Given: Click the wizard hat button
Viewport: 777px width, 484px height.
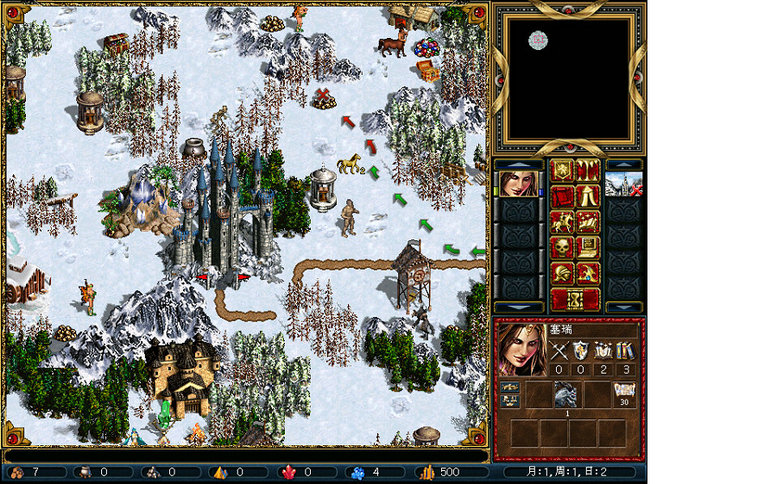Looking at the screenshot, I should pyautogui.click(x=587, y=273).
